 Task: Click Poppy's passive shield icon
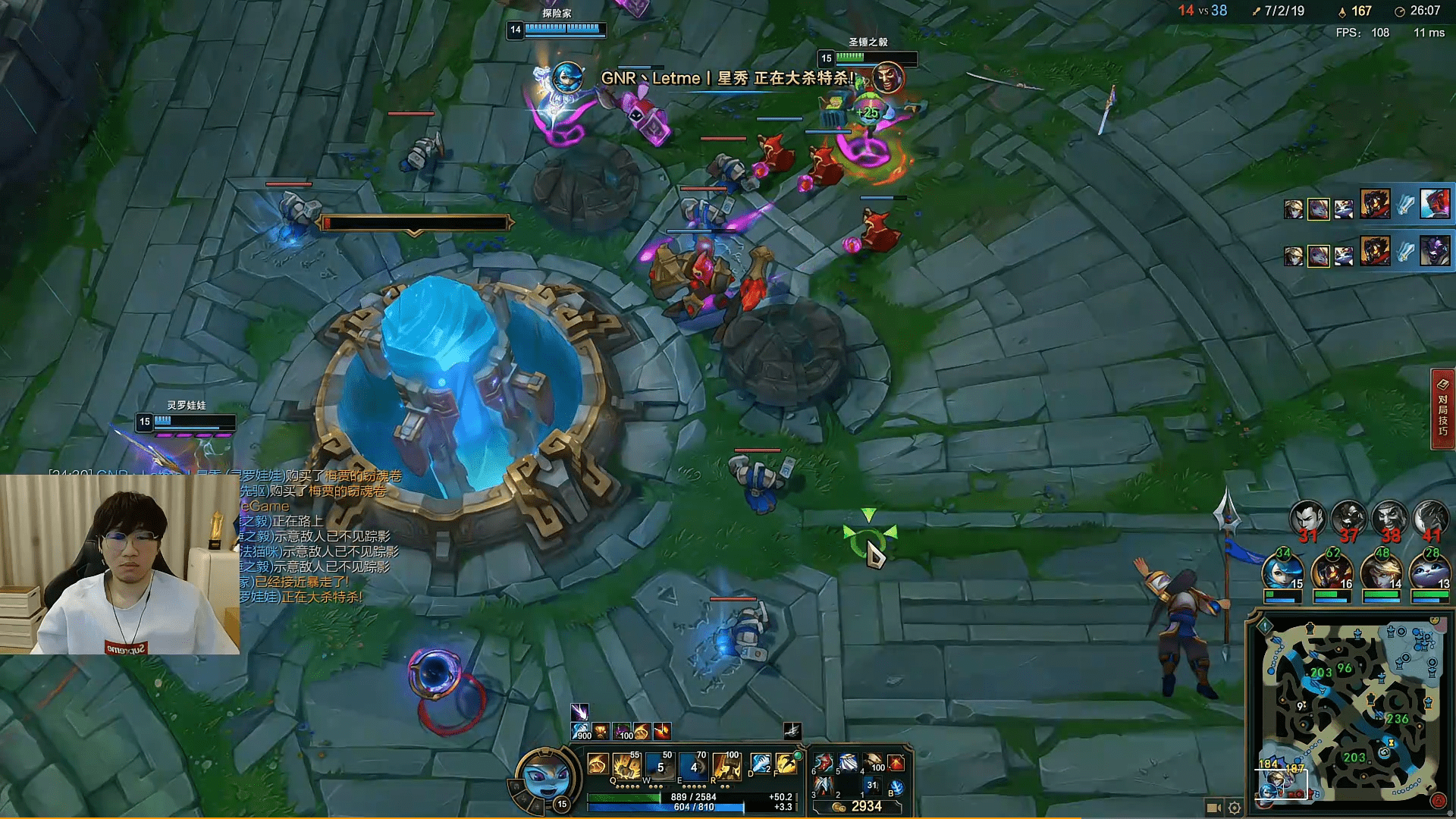tap(598, 764)
